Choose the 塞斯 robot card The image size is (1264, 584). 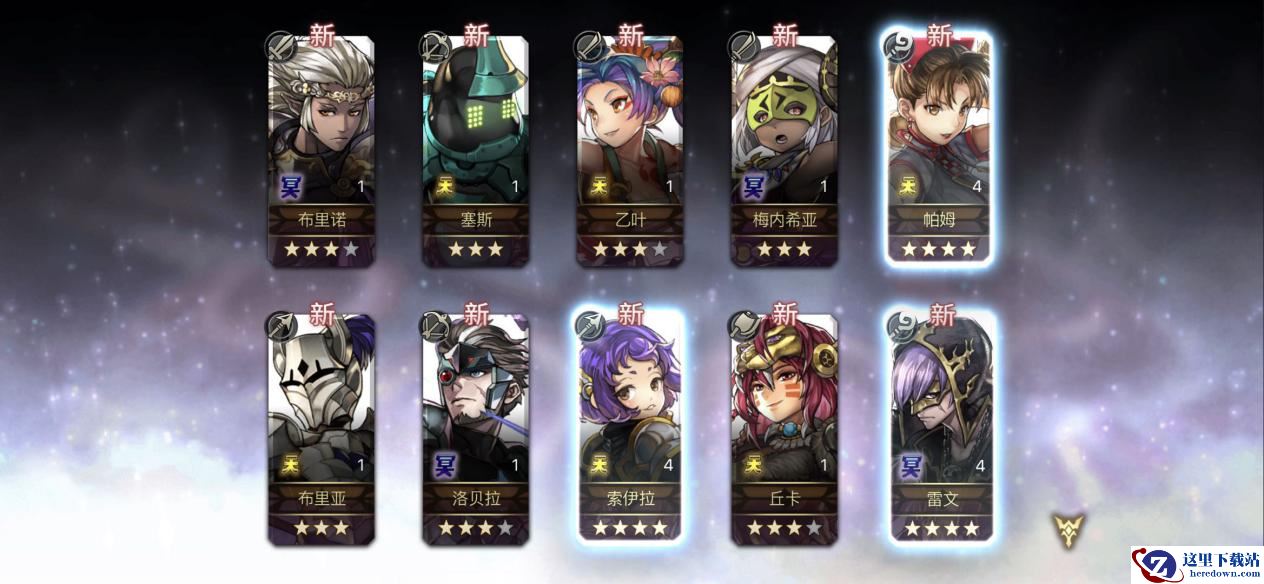(x=474, y=150)
